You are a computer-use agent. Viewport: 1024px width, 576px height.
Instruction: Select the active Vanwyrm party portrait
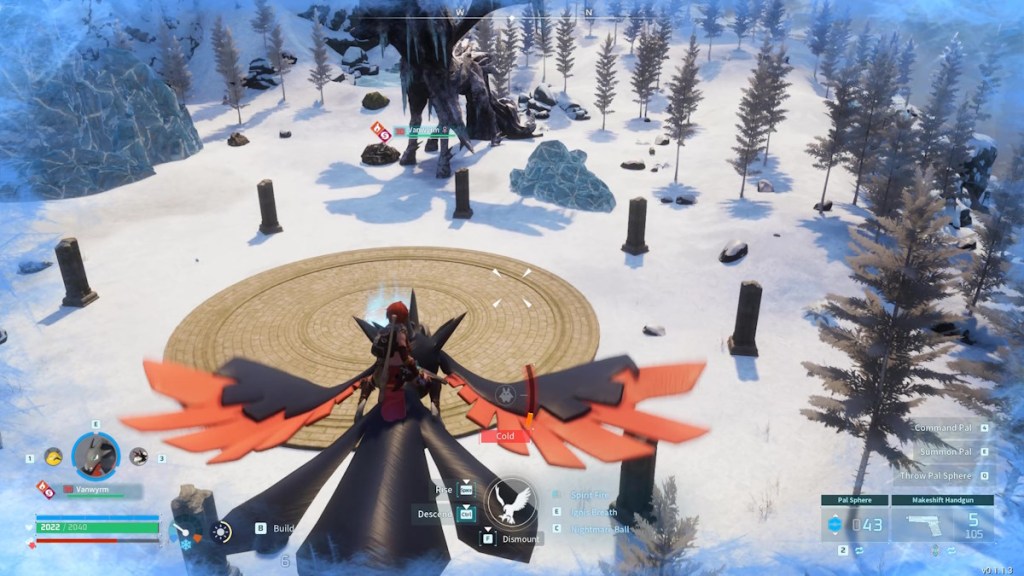[96, 456]
